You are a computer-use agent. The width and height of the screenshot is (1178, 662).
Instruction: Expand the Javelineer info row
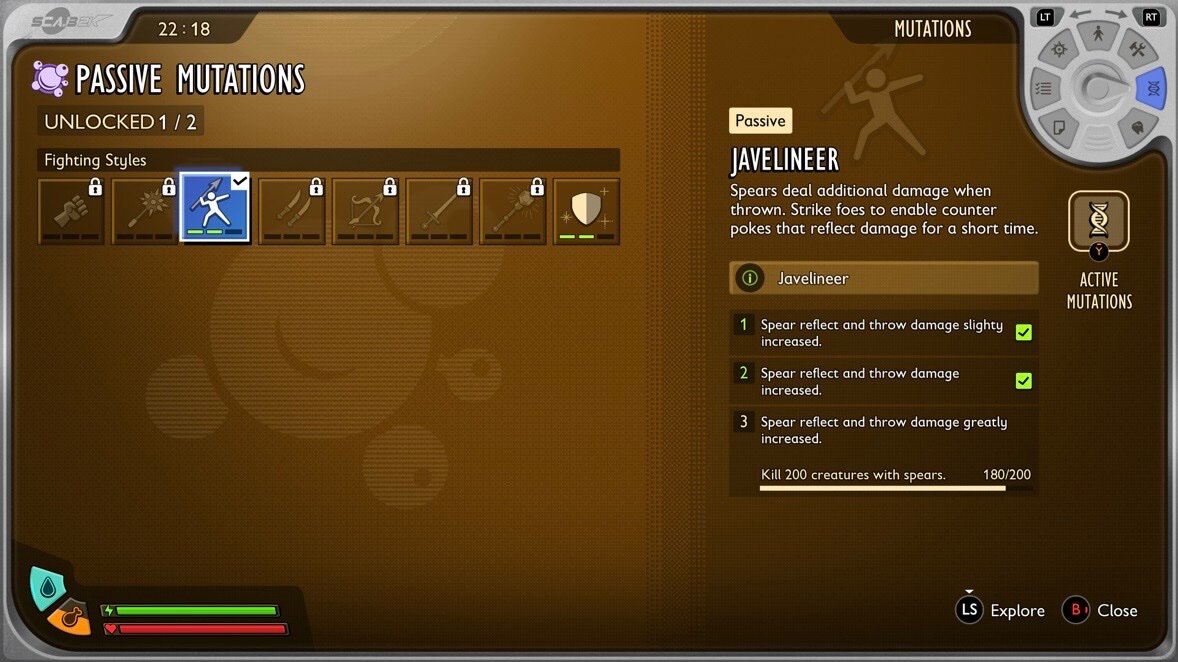point(884,278)
